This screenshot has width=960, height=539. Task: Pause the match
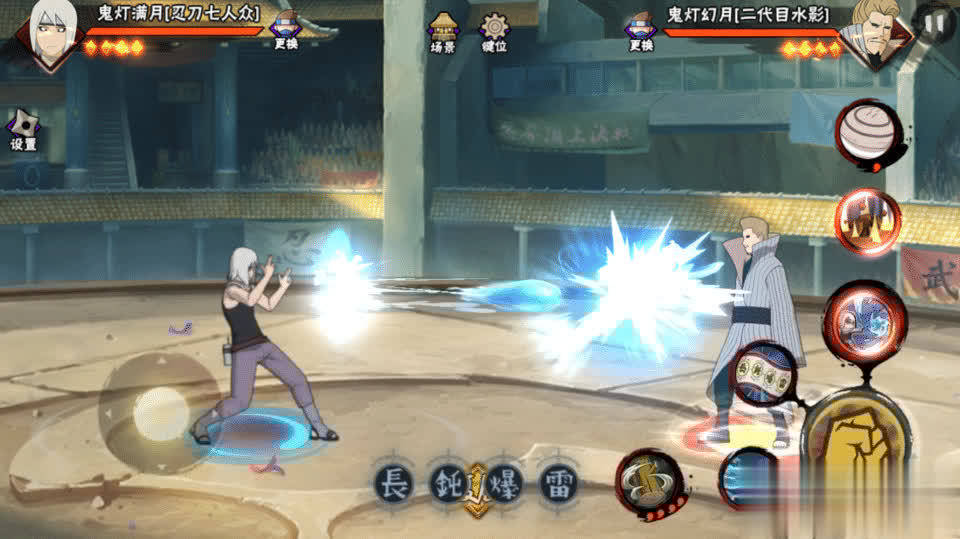coord(934,22)
